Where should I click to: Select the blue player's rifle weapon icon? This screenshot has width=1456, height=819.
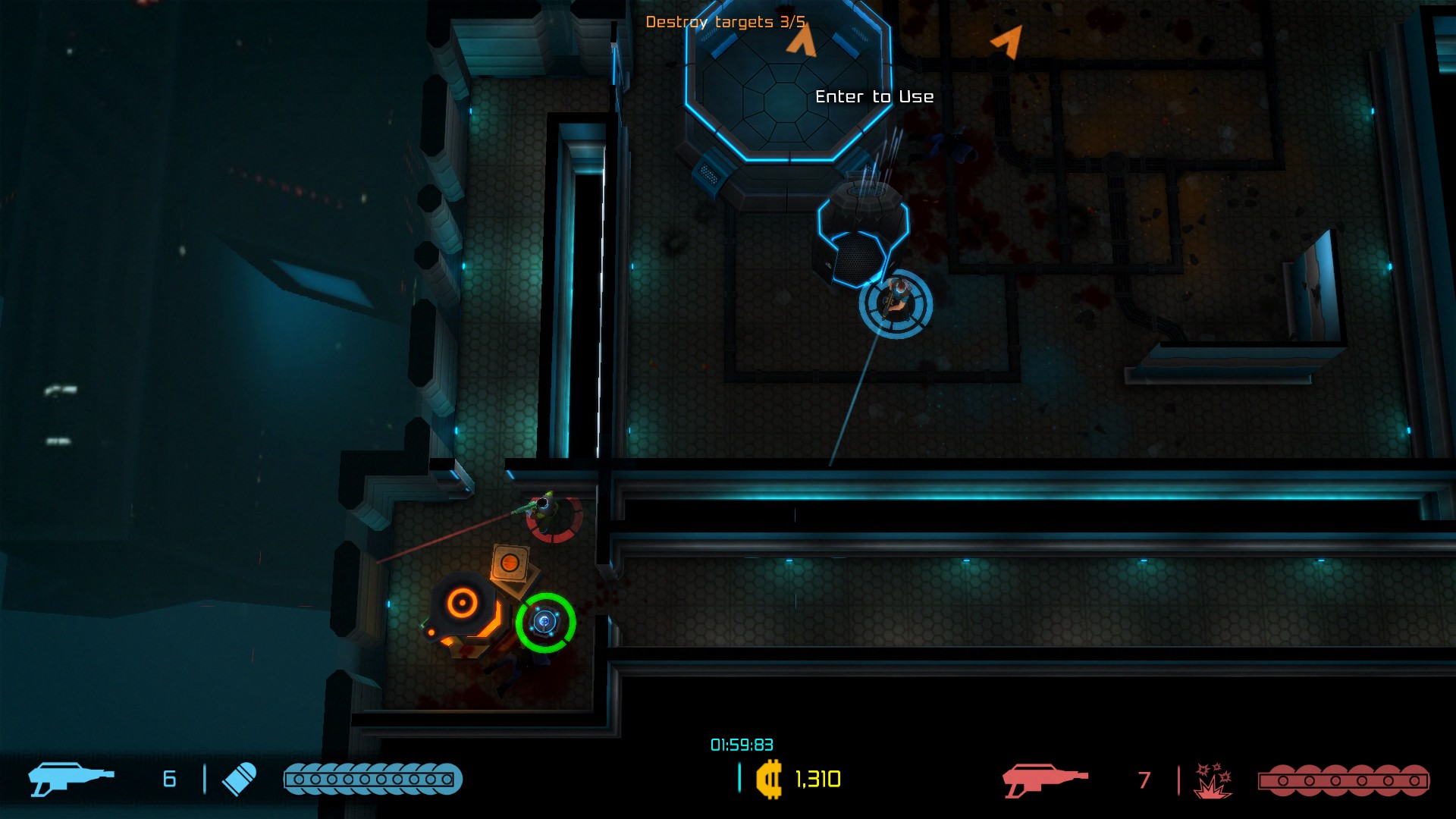coord(71,779)
